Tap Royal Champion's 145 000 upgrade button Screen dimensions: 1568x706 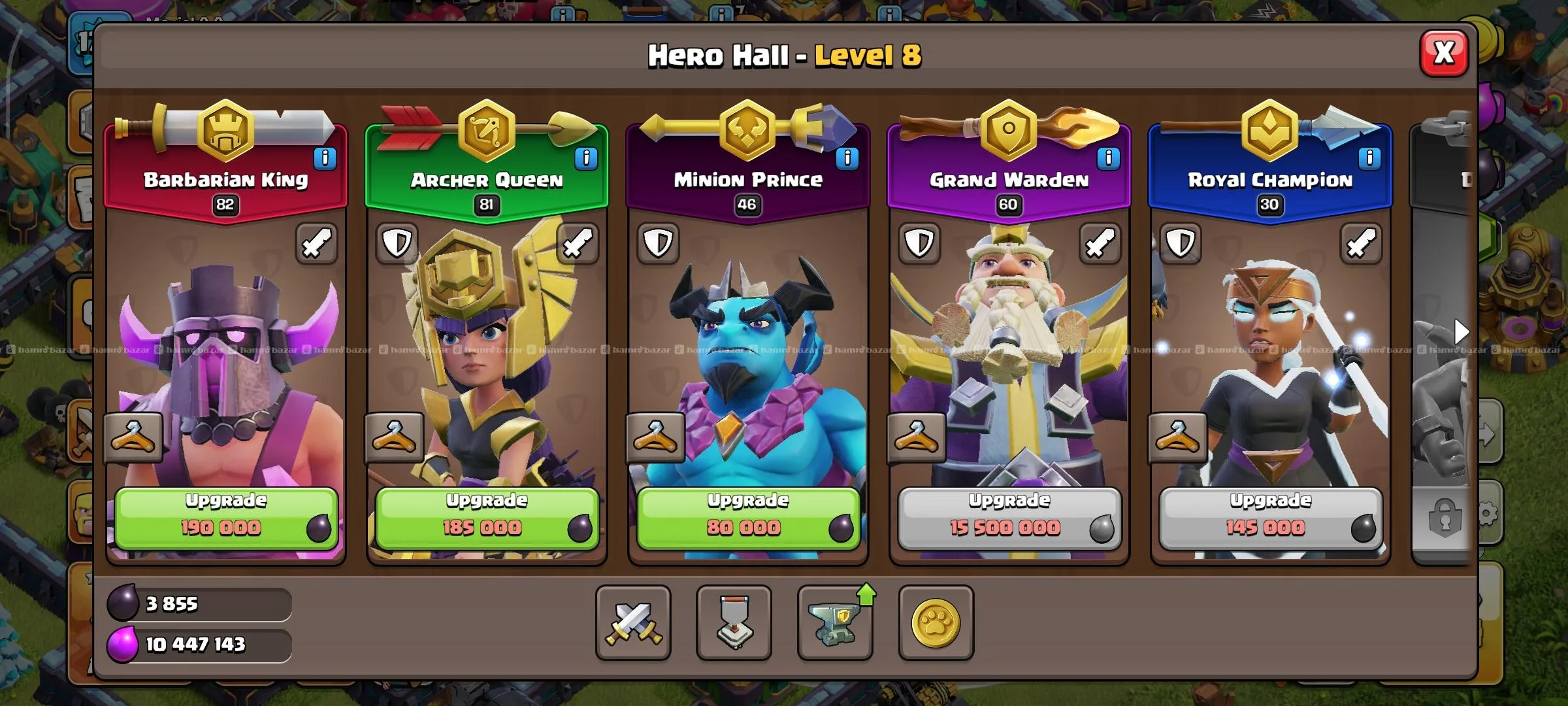pos(1270,518)
